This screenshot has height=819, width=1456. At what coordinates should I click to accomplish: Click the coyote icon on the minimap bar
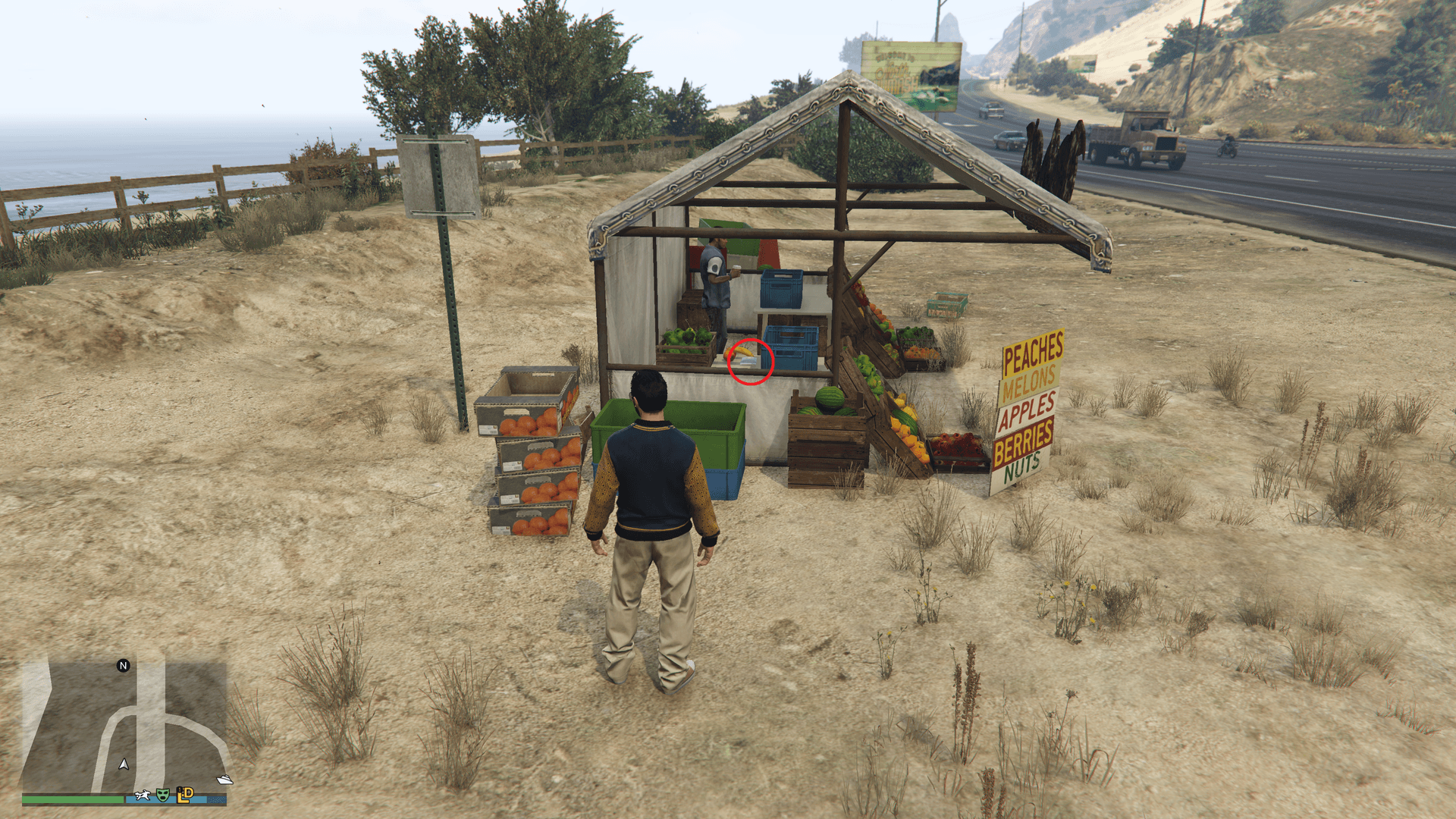click(x=143, y=794)
